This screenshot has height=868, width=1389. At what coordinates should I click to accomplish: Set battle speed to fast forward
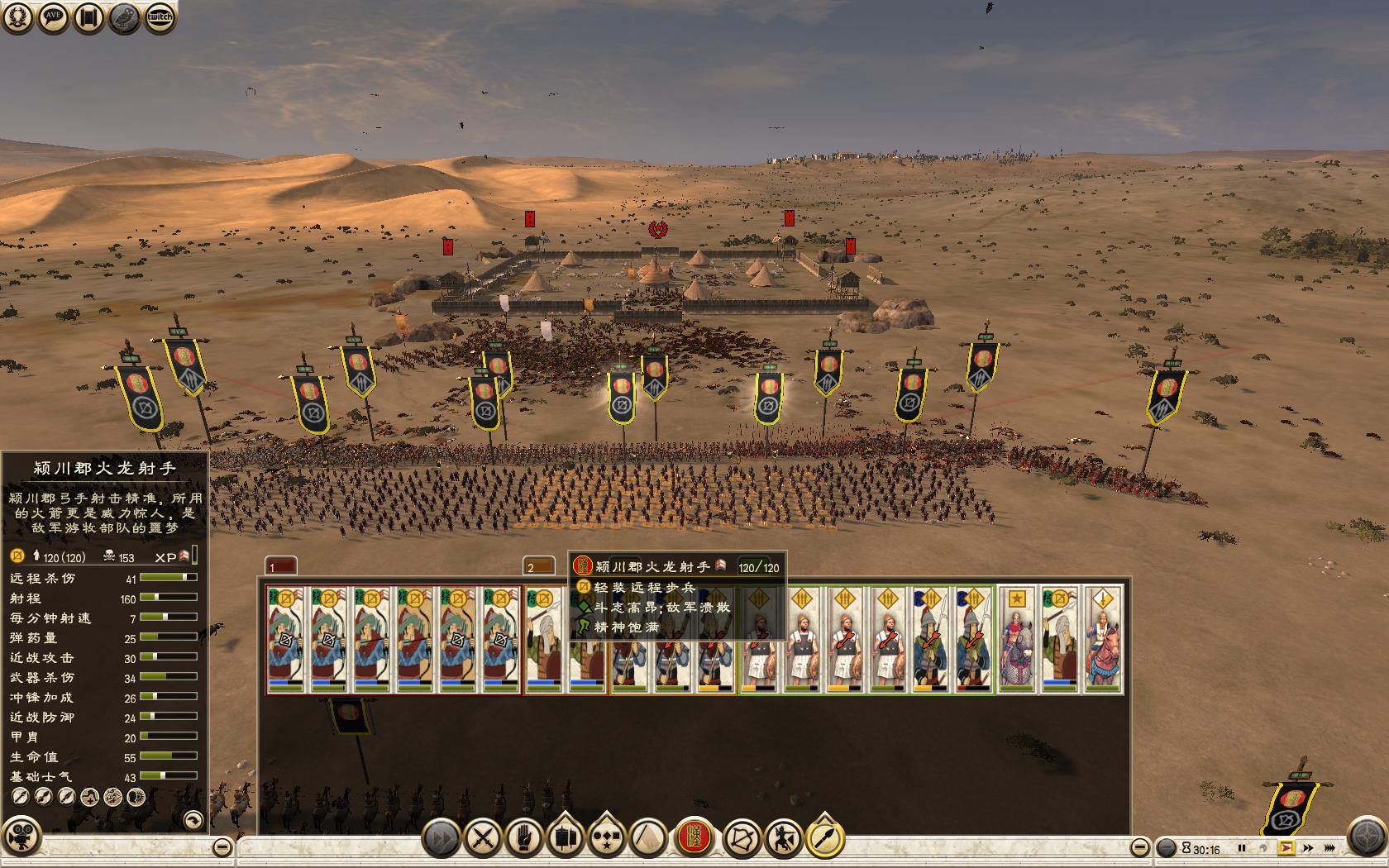[x=1308, y=848]
